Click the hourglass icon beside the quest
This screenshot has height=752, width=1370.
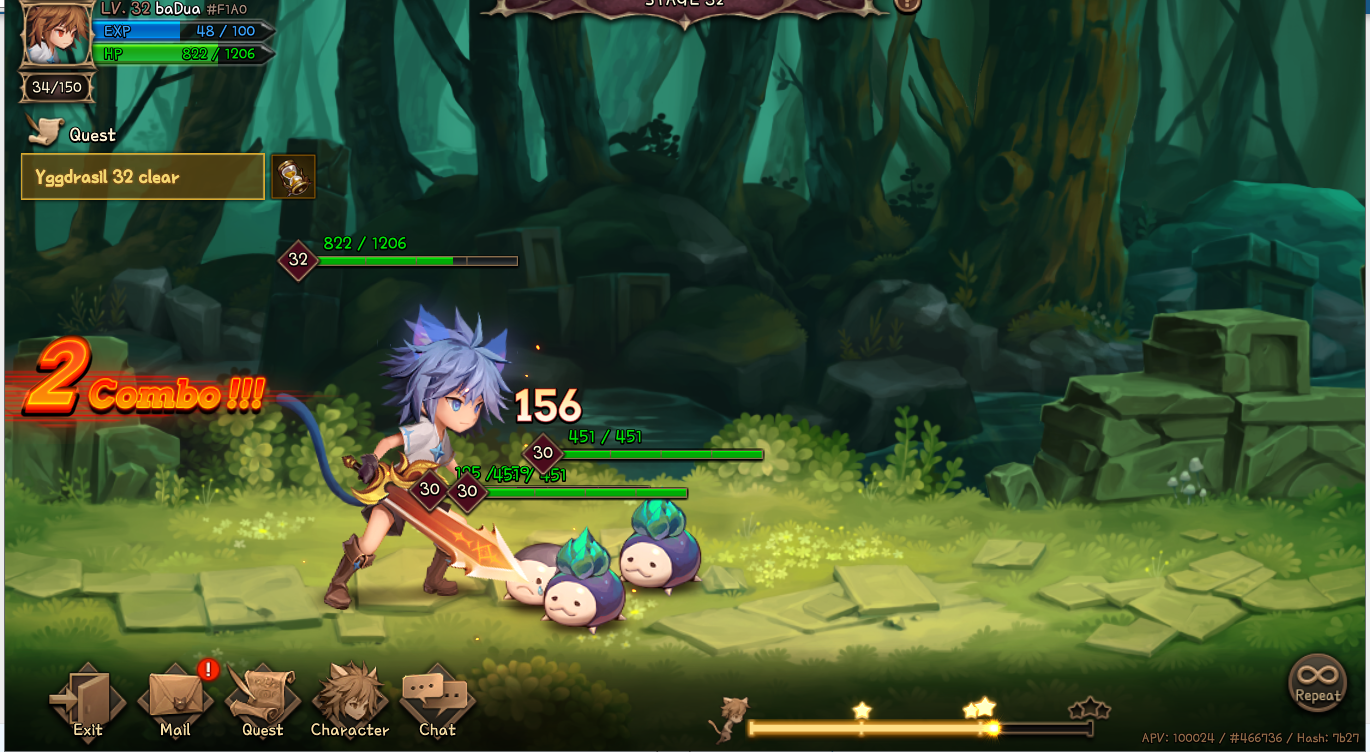(x=293, y=177)
